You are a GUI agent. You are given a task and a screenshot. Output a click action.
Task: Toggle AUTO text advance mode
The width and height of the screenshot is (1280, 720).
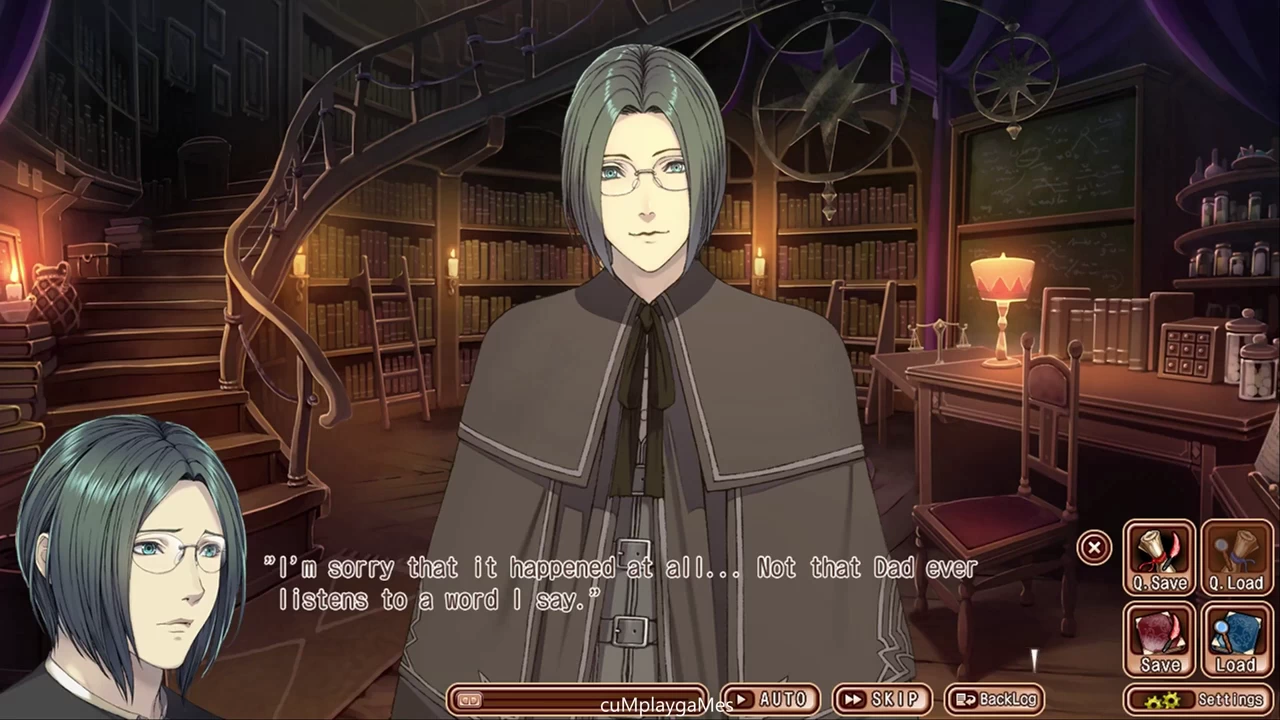coord(770,699)
